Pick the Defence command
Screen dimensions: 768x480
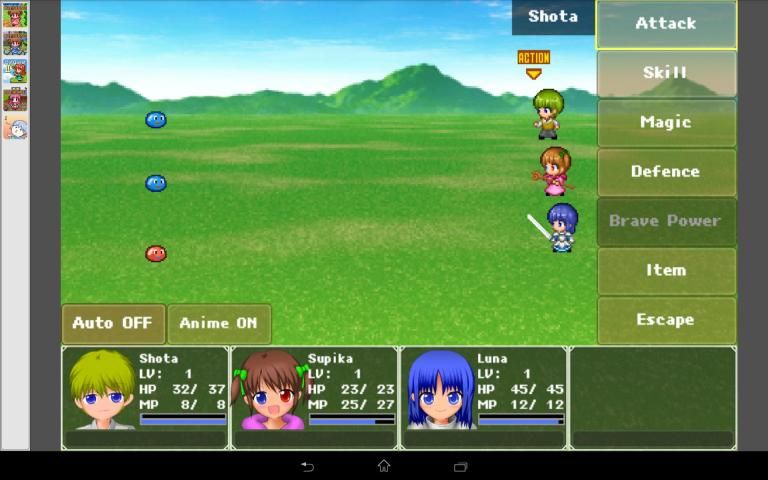[666, 172]
